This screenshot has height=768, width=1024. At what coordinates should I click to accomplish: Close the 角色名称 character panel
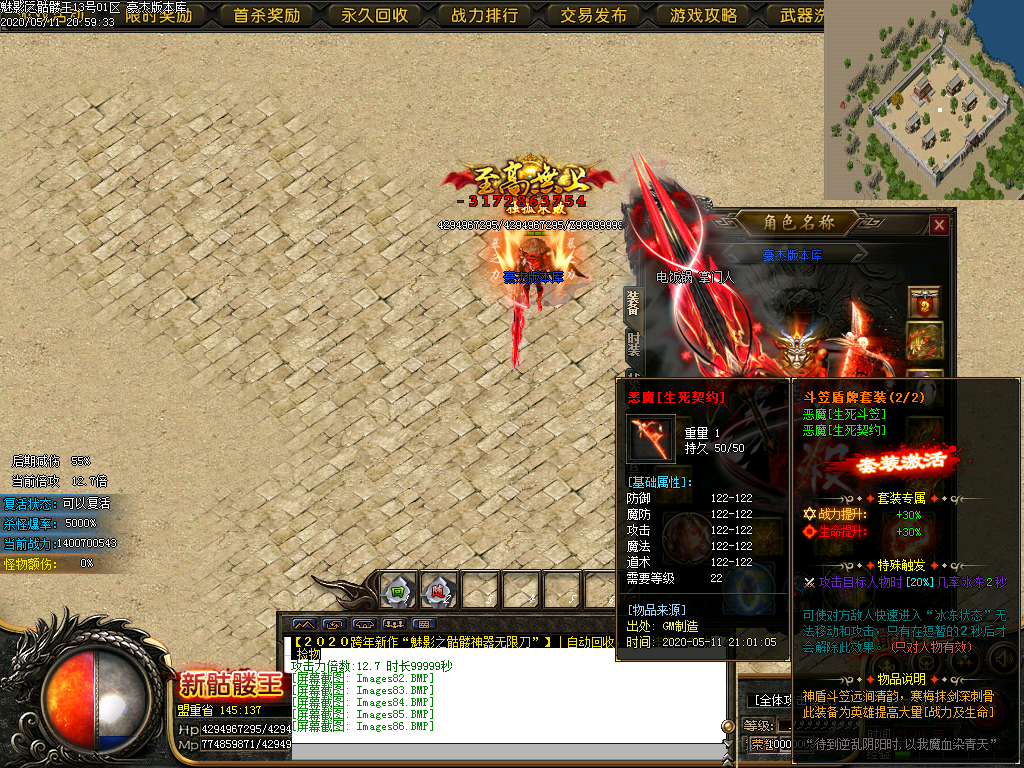coord(938,225)
